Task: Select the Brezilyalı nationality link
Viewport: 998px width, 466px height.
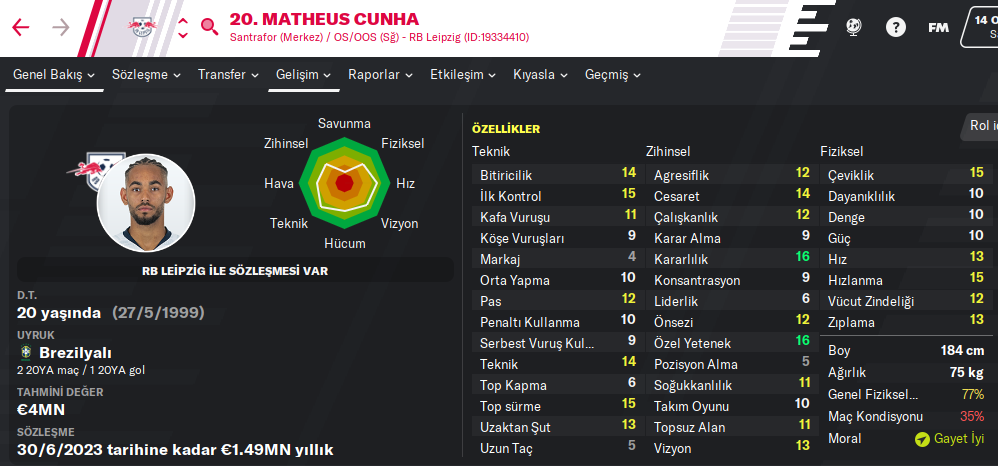Action: [75, 353]
